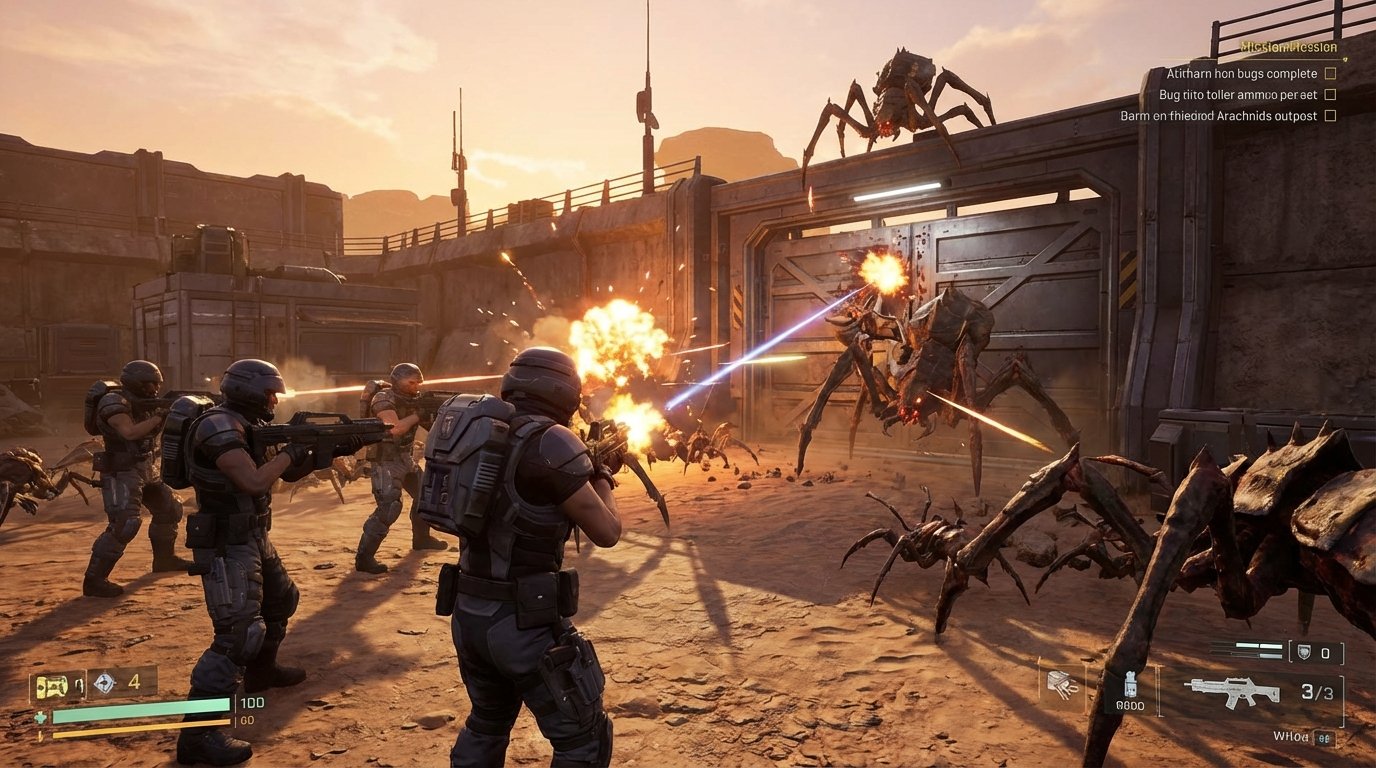Click the blue badge next to WHoa

1324,737
